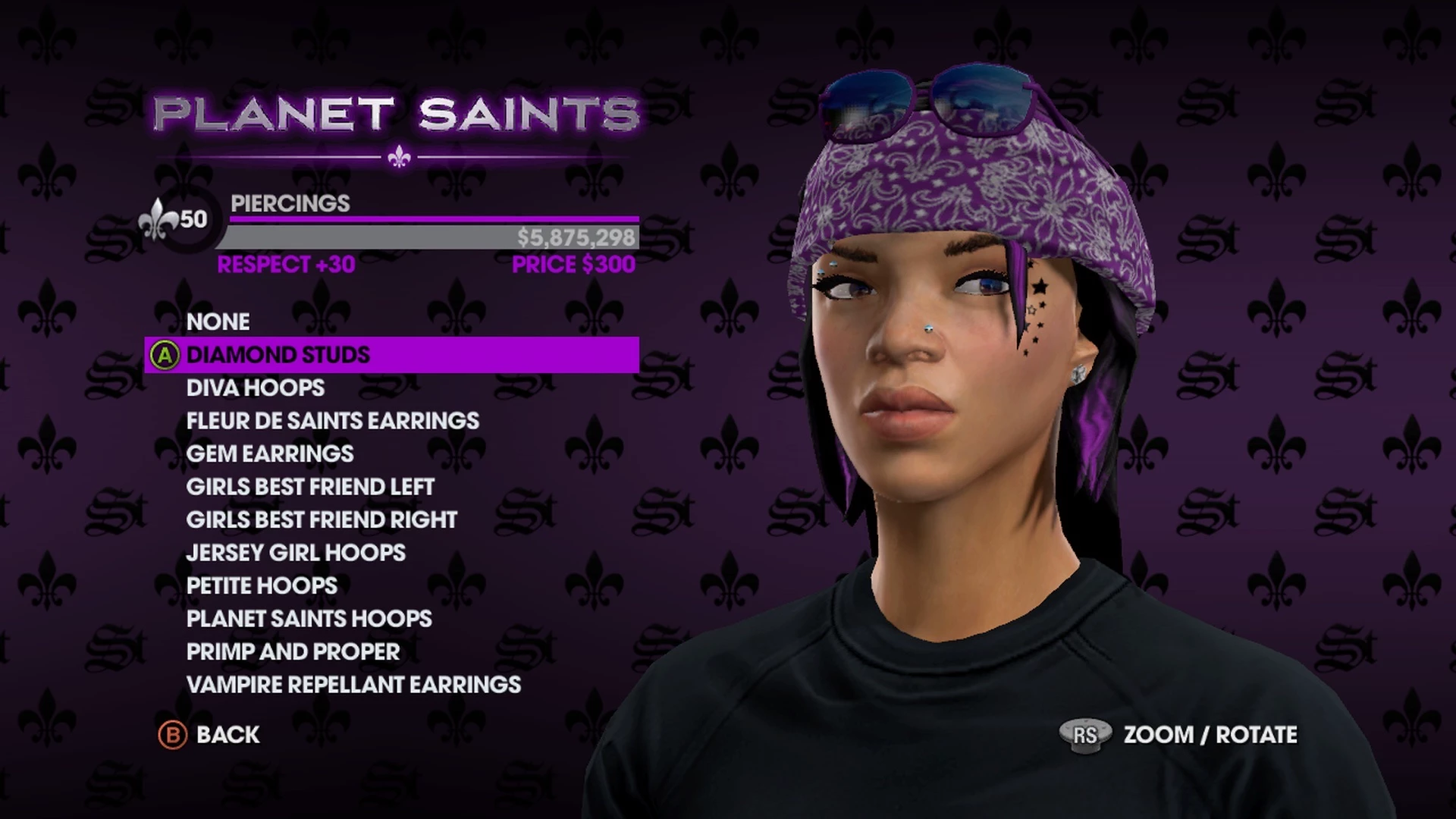Select Fleur De Saints Earrings
The image size is (1456, 819).
pyautogui.click(x=333, y=421)
